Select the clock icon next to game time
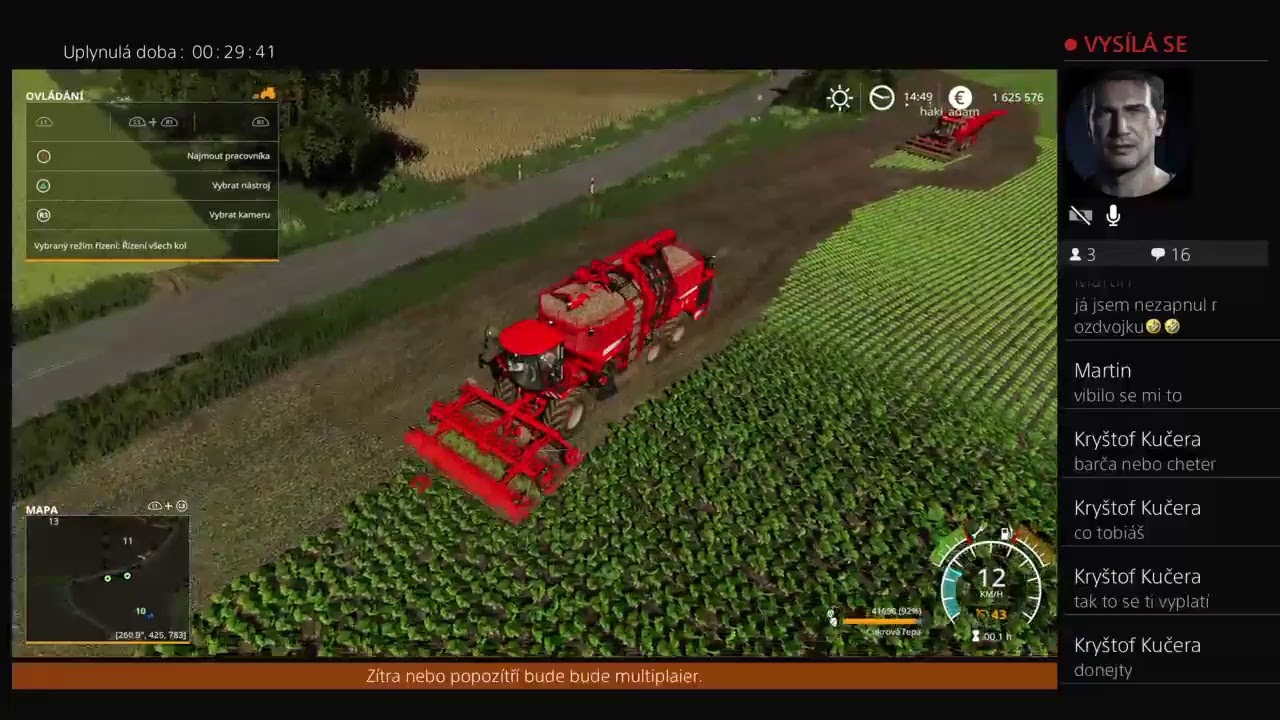This screenshot has width=1280, height=720. click(x=881, y=97)
